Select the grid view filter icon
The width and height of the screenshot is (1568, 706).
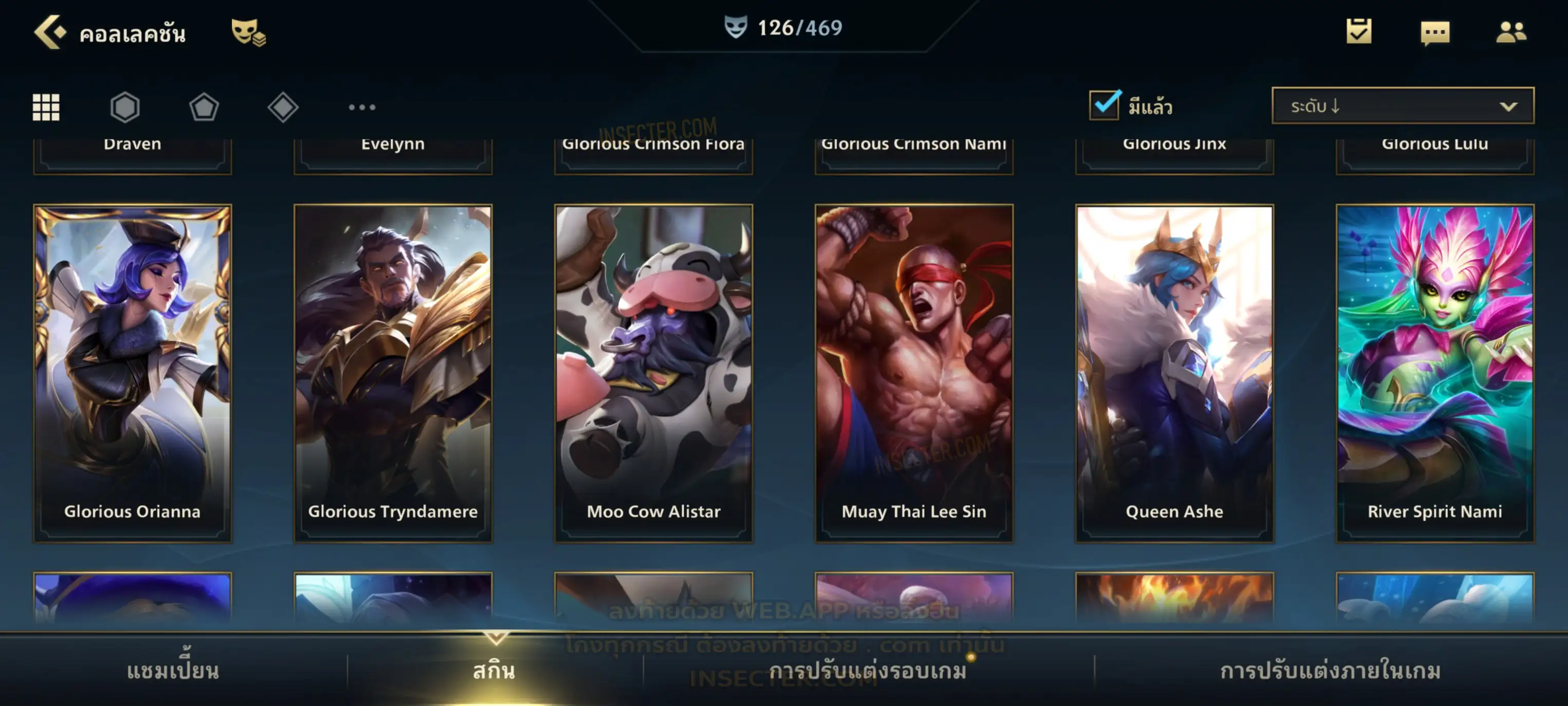click(x=46, y=107)
